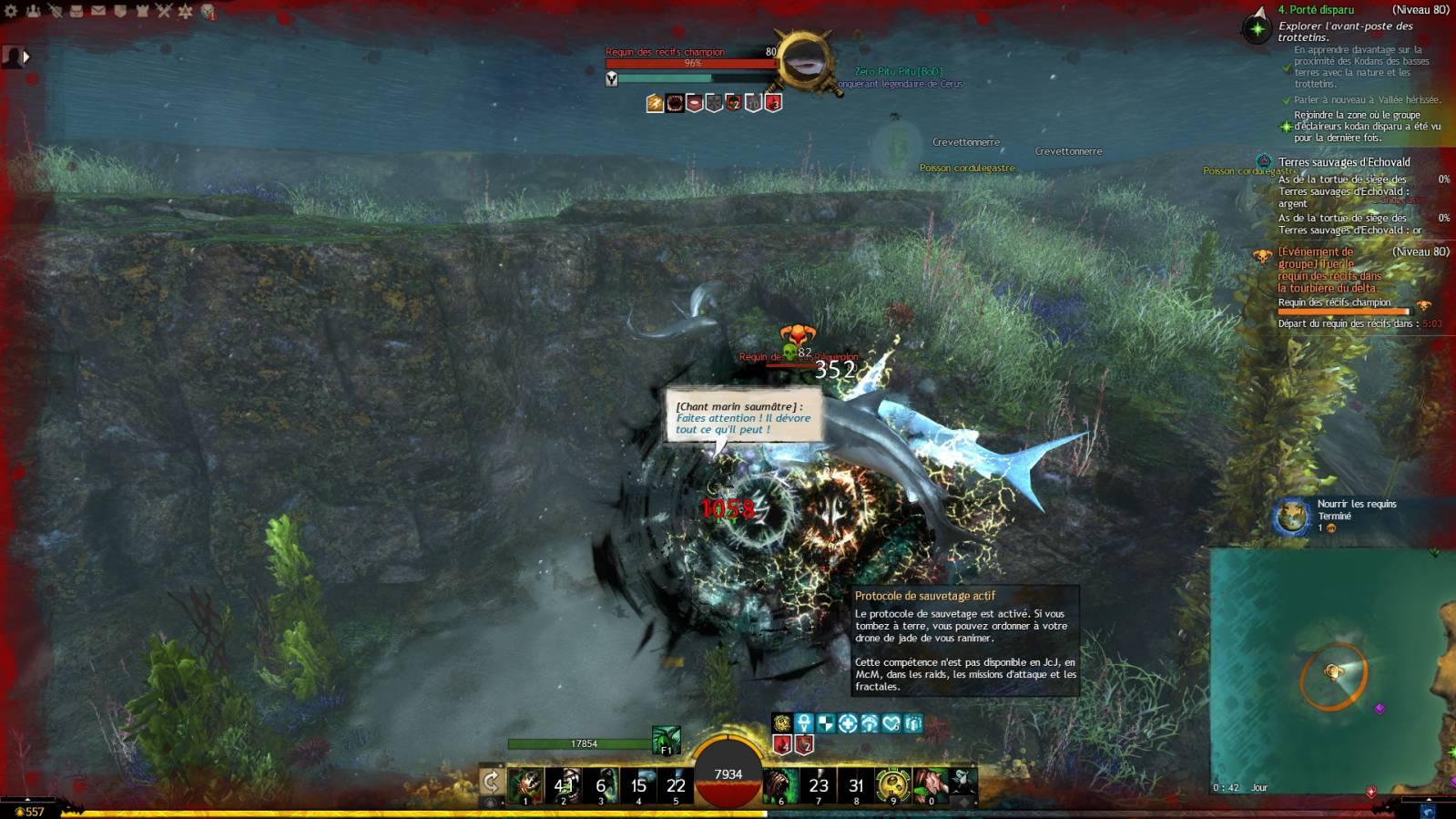
Task: Open the contacts and friends panel
Action: 34,11
